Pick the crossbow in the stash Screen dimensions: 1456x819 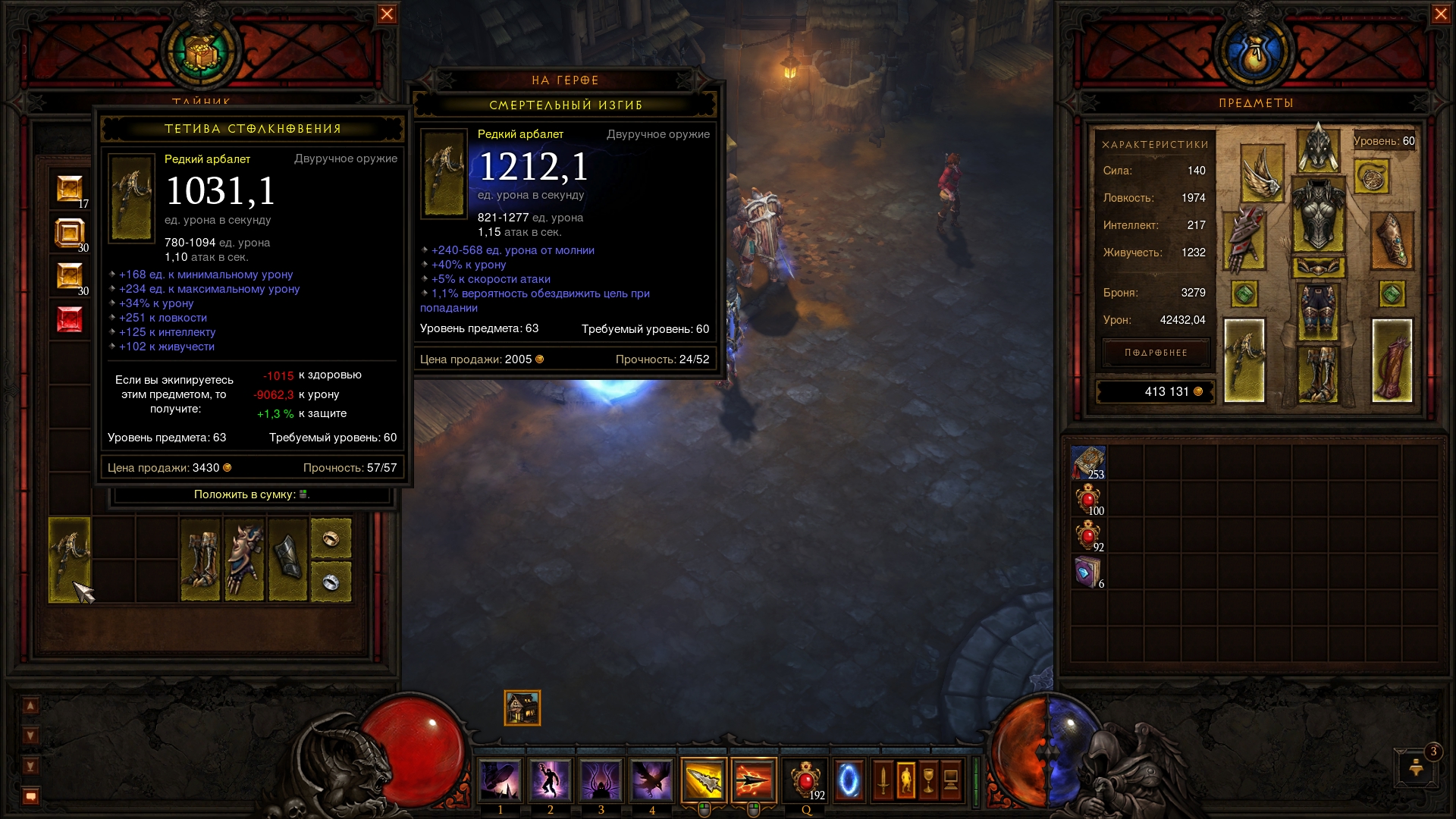(x=69, y=560)
